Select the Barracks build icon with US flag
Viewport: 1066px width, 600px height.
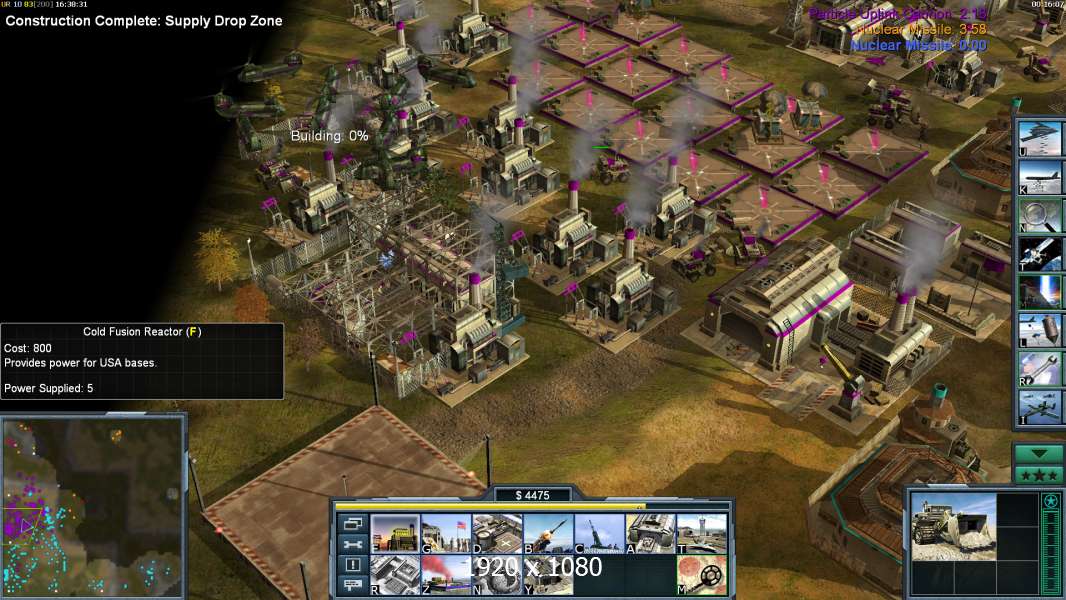[x=446, y=534]
